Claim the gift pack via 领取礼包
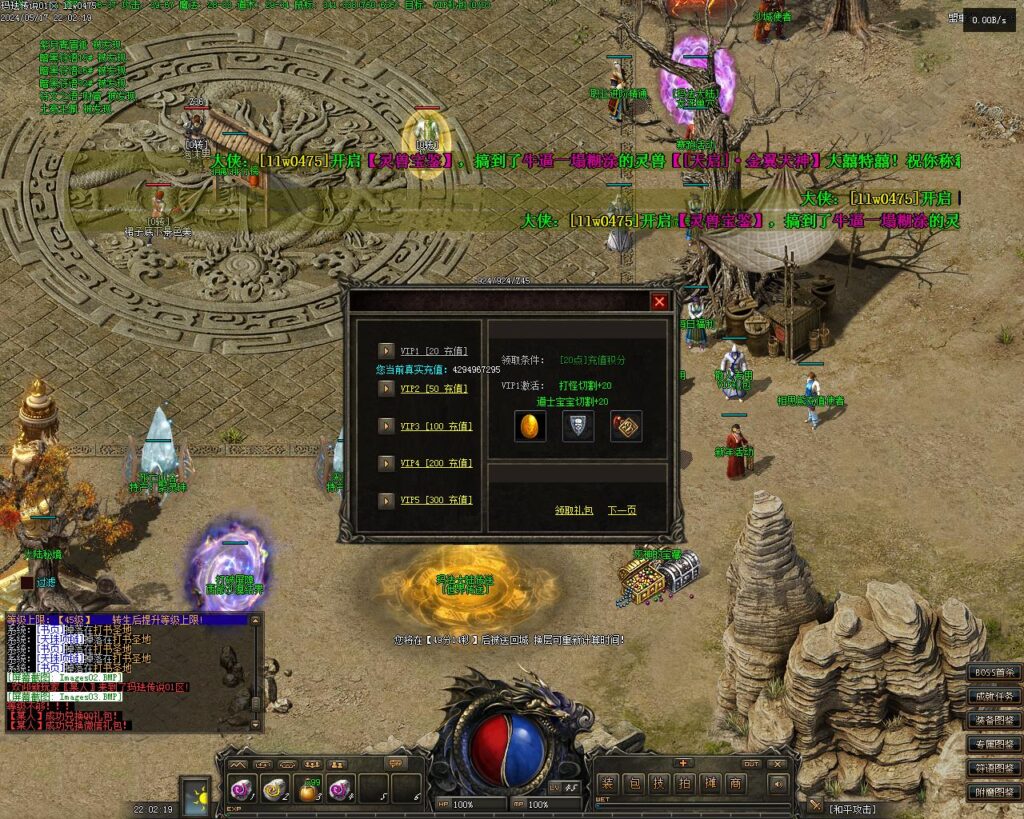 574,510
